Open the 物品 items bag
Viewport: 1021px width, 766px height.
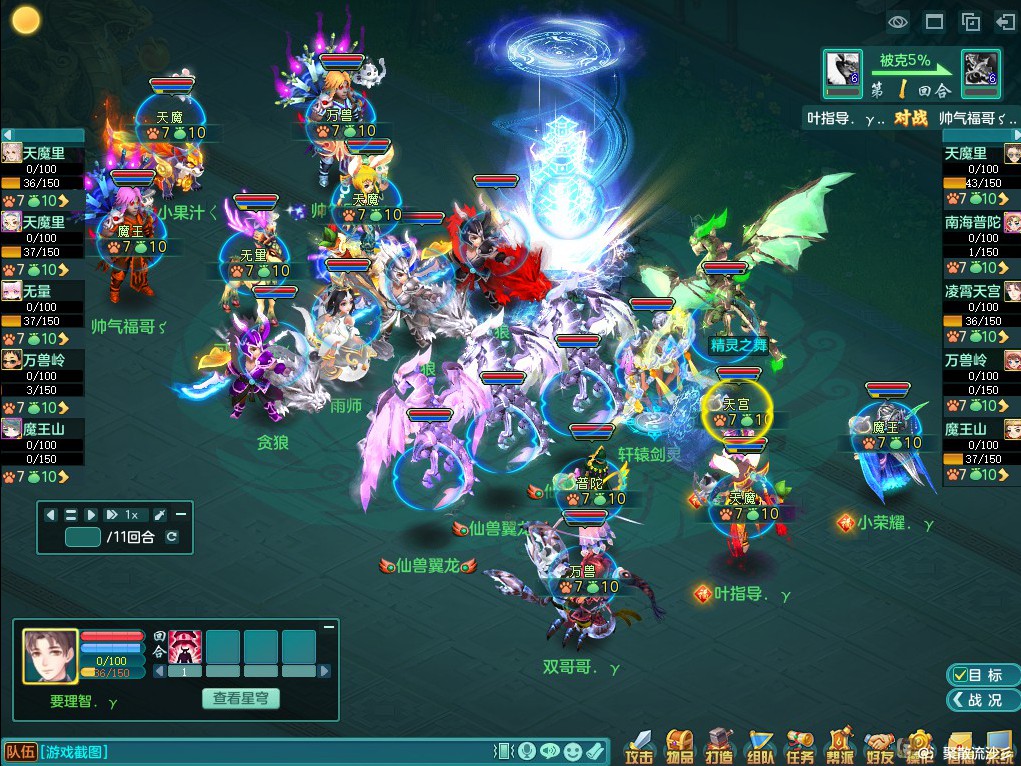[x=680, y=746]
